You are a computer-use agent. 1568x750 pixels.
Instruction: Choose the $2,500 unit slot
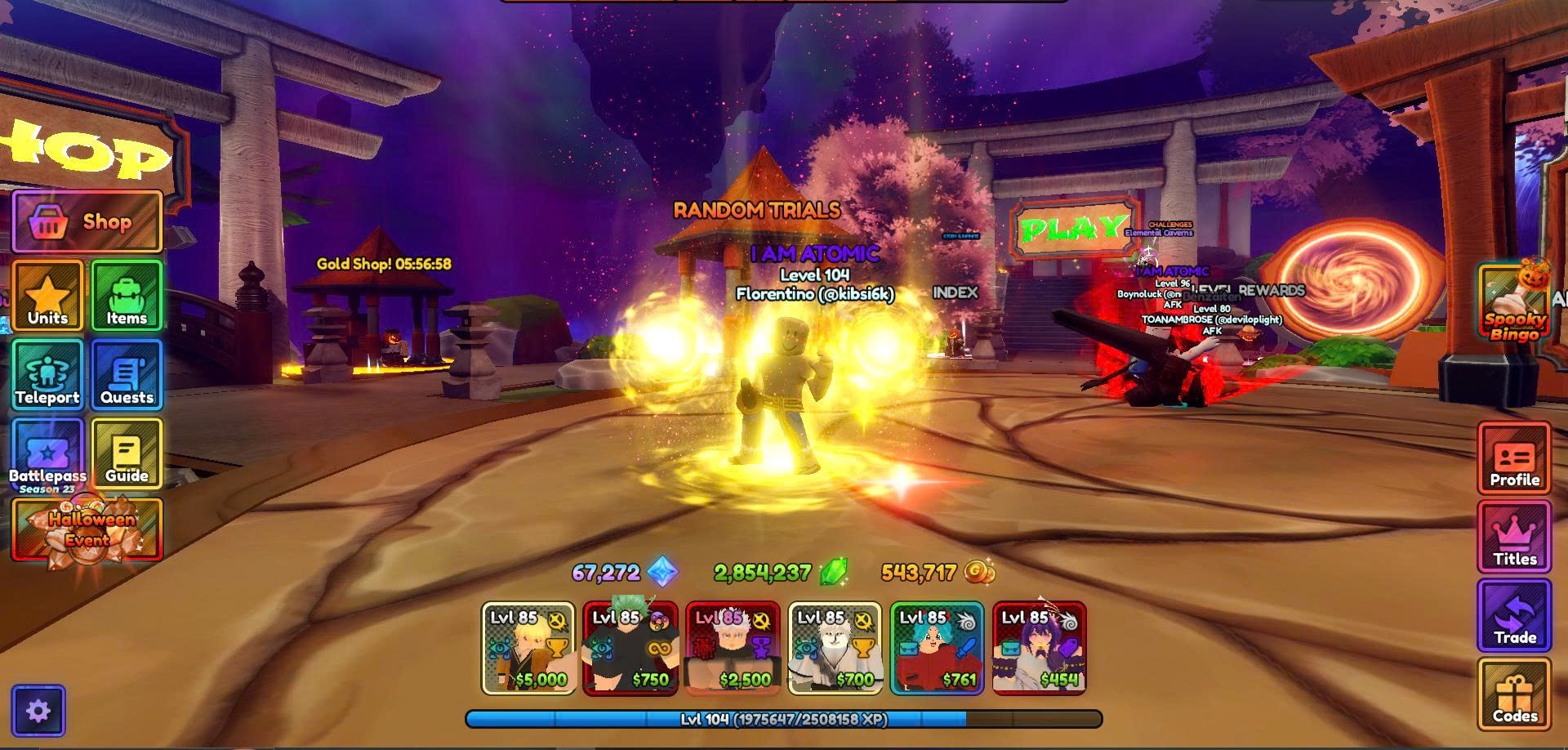pos(733,649)
